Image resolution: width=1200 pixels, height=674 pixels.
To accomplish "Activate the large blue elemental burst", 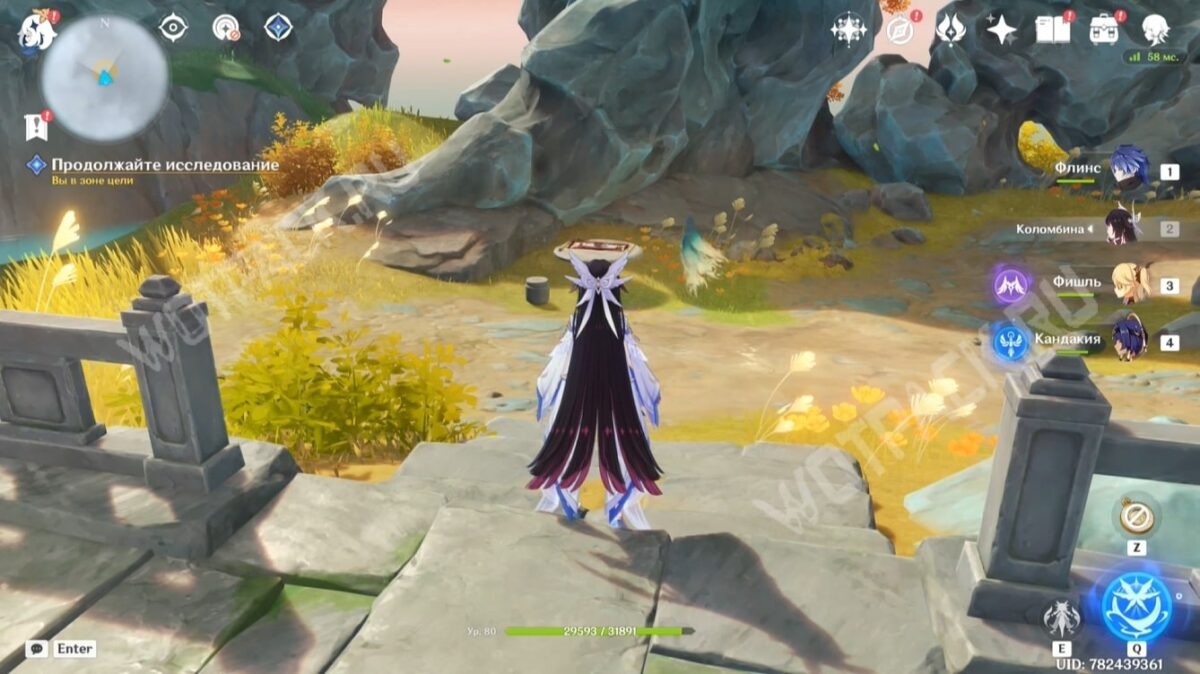I will [x=1136, y=606].
